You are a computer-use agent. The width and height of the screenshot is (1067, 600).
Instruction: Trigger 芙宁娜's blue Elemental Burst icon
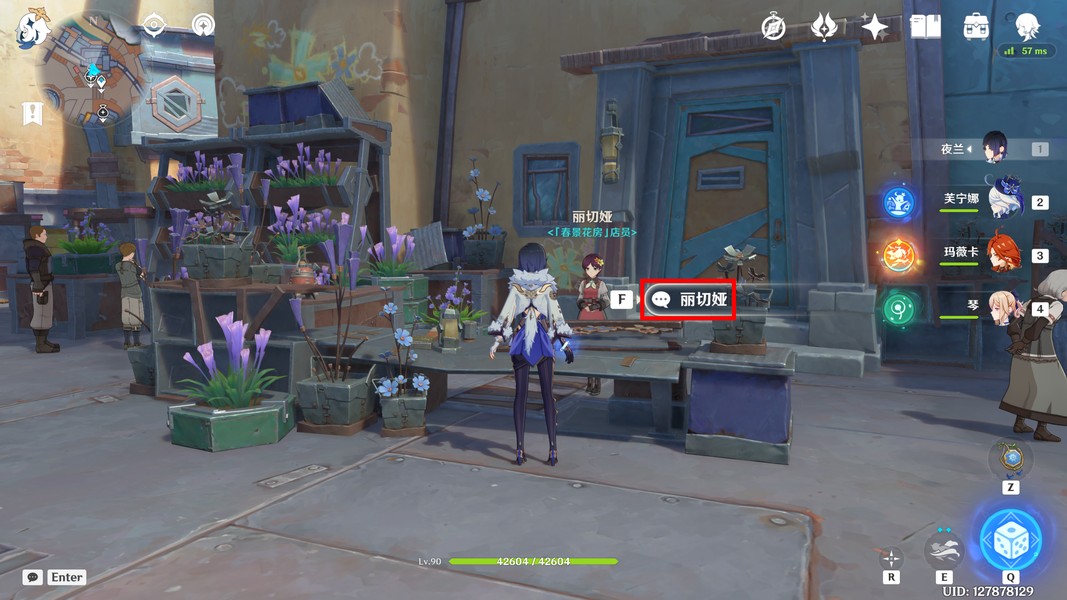pyautogui.click(x=898, y=202)
